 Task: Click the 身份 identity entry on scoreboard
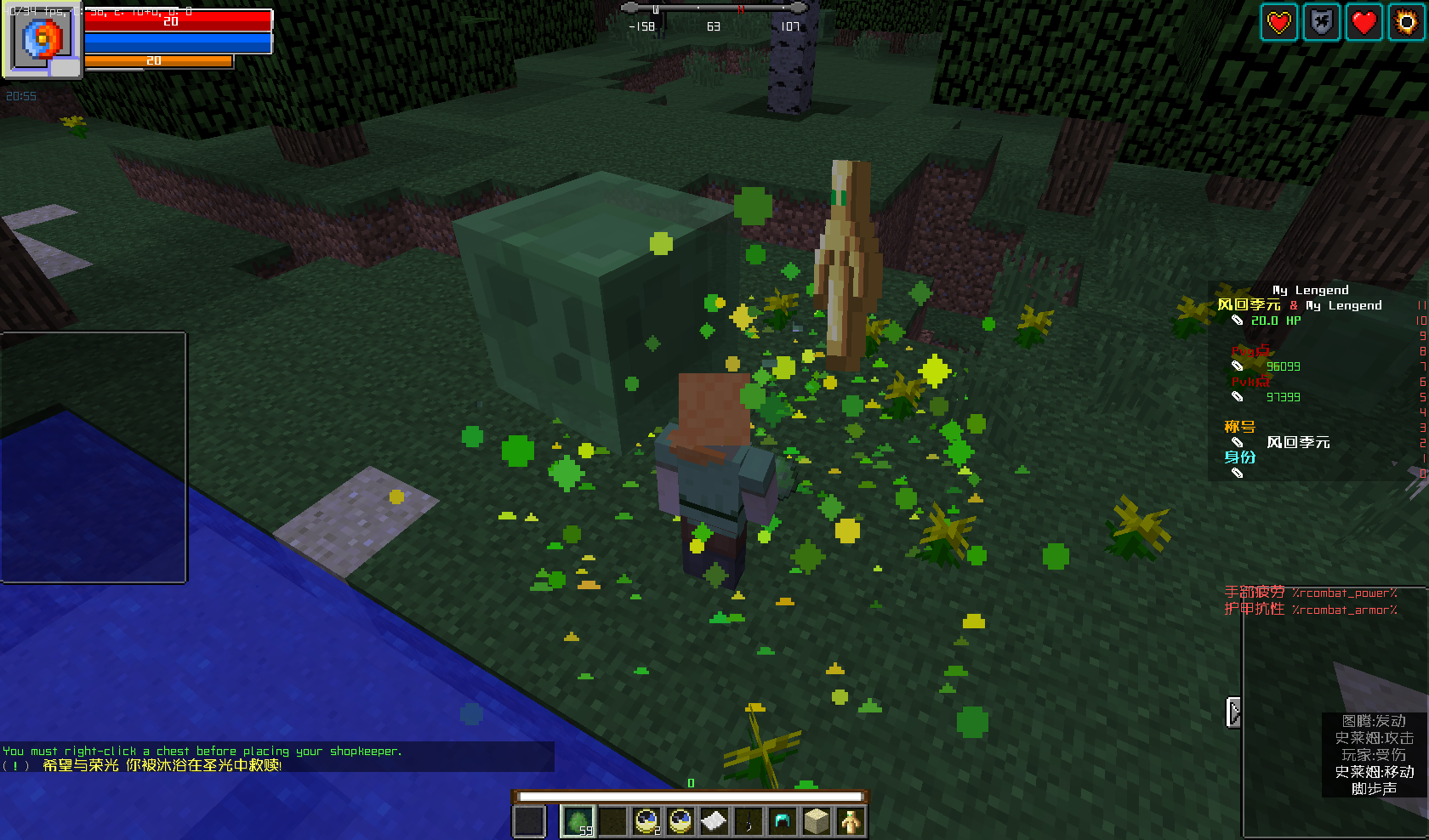pos(1239,457)
